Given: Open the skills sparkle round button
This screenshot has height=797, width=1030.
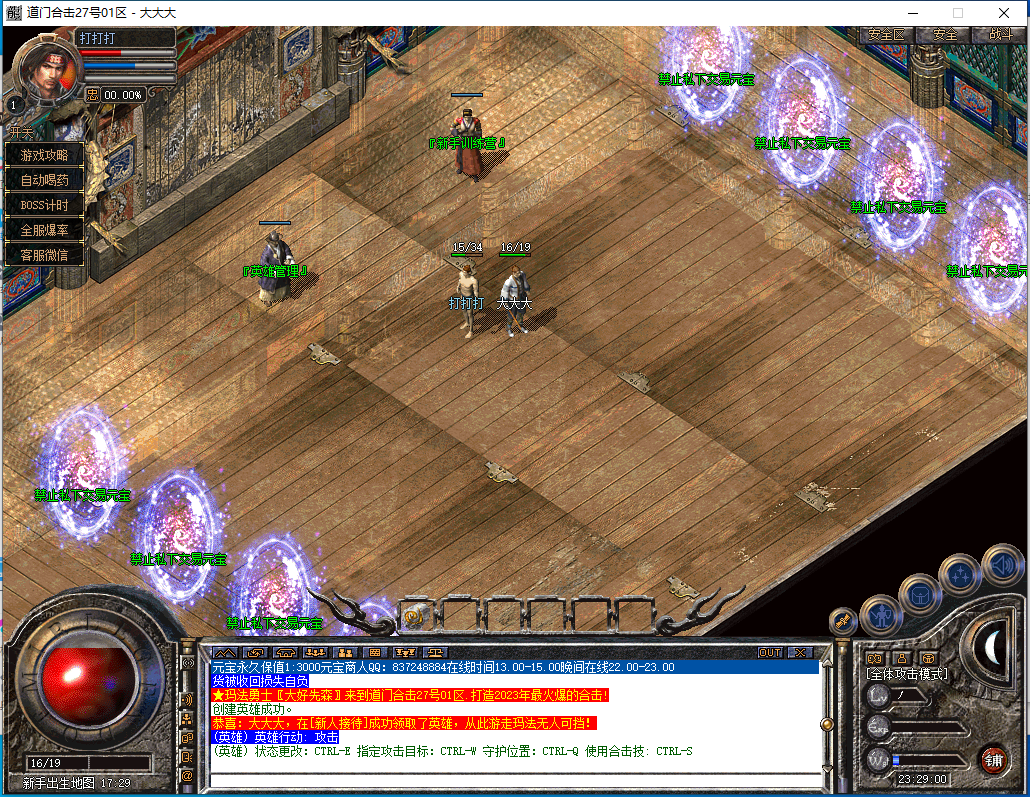Looking at the screenshot, I should coord(961,574).
